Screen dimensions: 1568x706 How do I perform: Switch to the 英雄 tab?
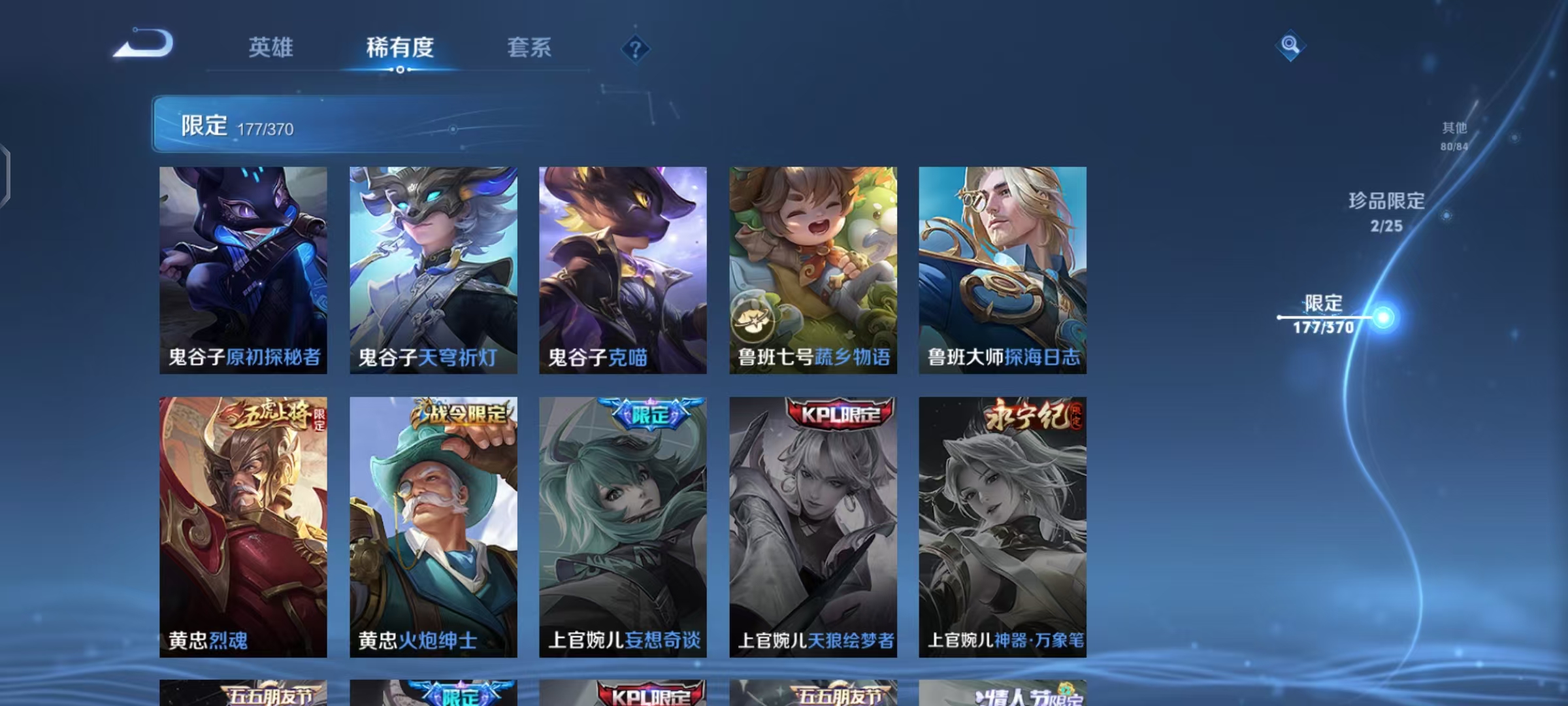coord(270,48)
